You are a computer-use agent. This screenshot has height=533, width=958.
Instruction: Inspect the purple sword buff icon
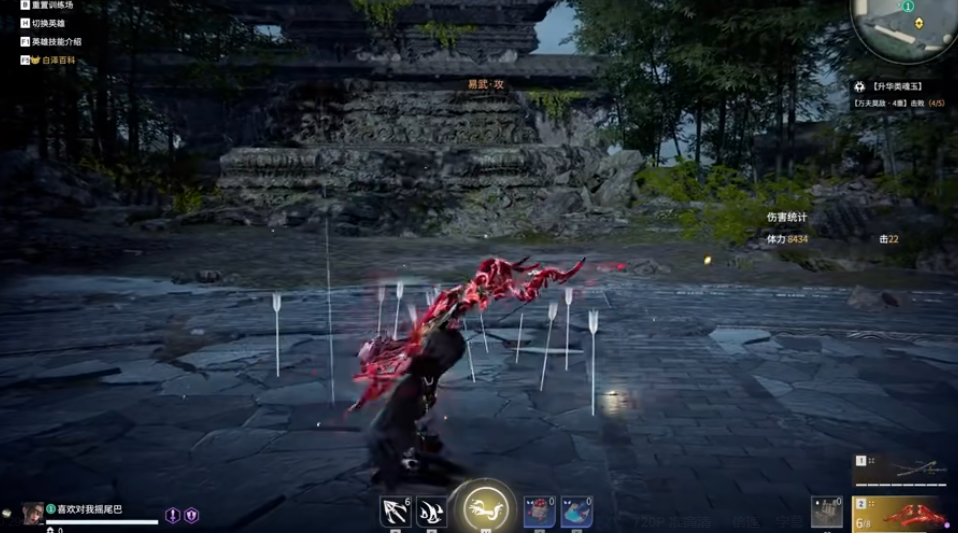tap(173, 515)
